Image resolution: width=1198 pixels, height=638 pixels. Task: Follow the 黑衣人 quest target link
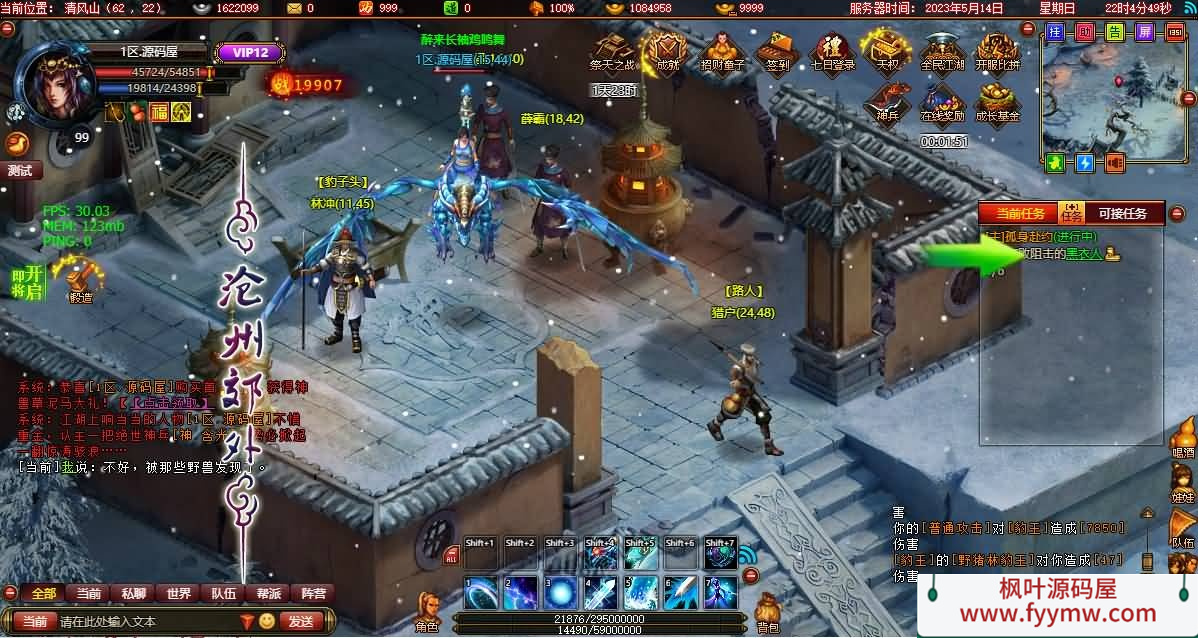(1084, 254)
